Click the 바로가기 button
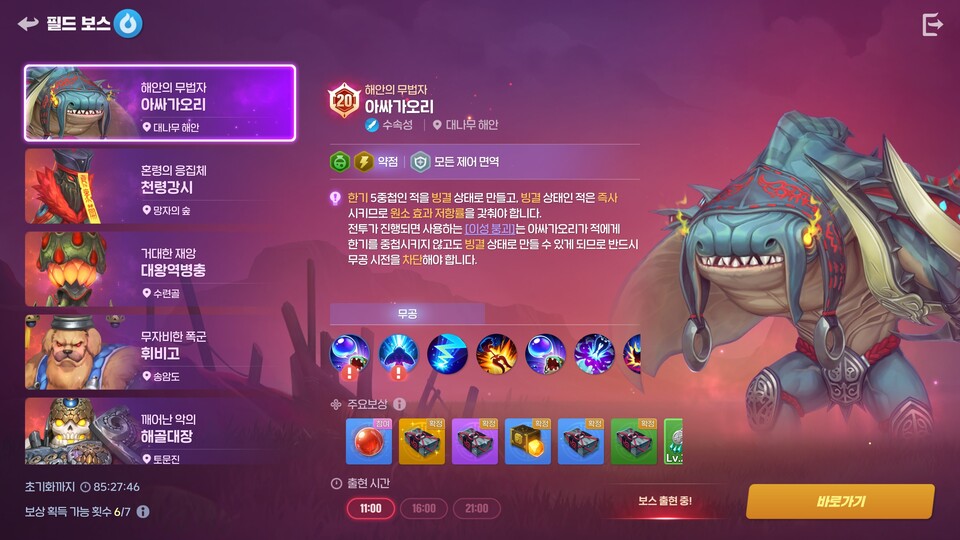 839,501
